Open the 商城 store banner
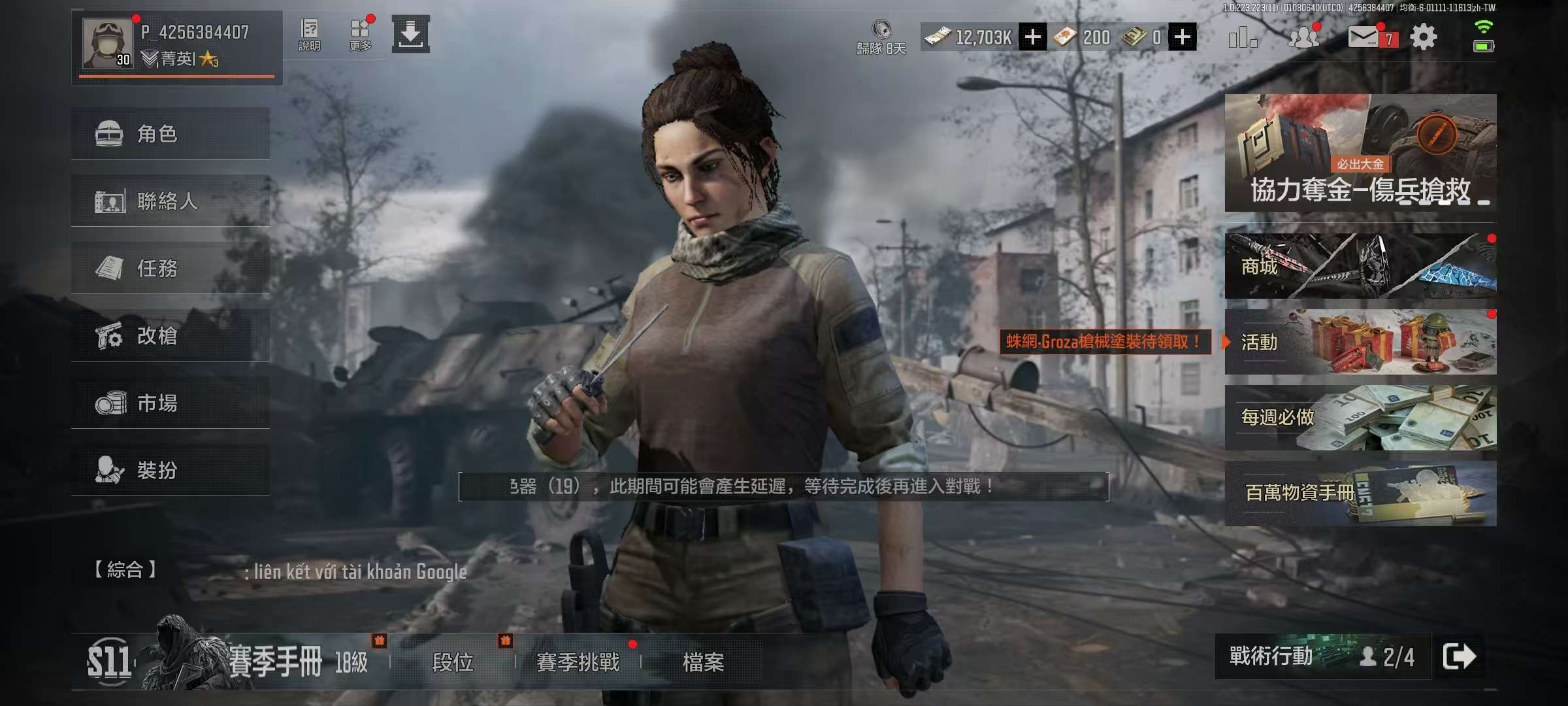The height and width of the screenshot is (706, 1568). pyautogui.click(x=1360, y=266)
